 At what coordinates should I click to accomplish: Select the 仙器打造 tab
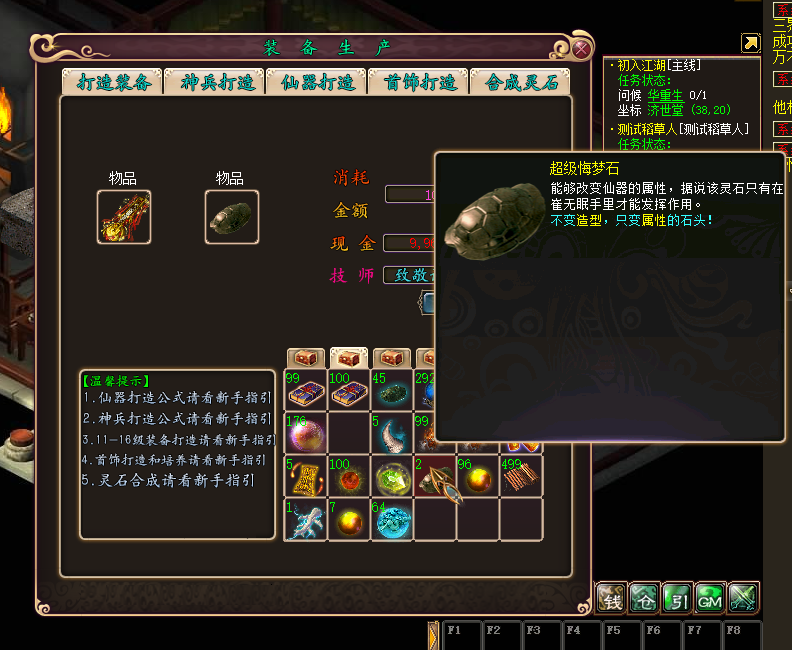(x=317, y=83)
